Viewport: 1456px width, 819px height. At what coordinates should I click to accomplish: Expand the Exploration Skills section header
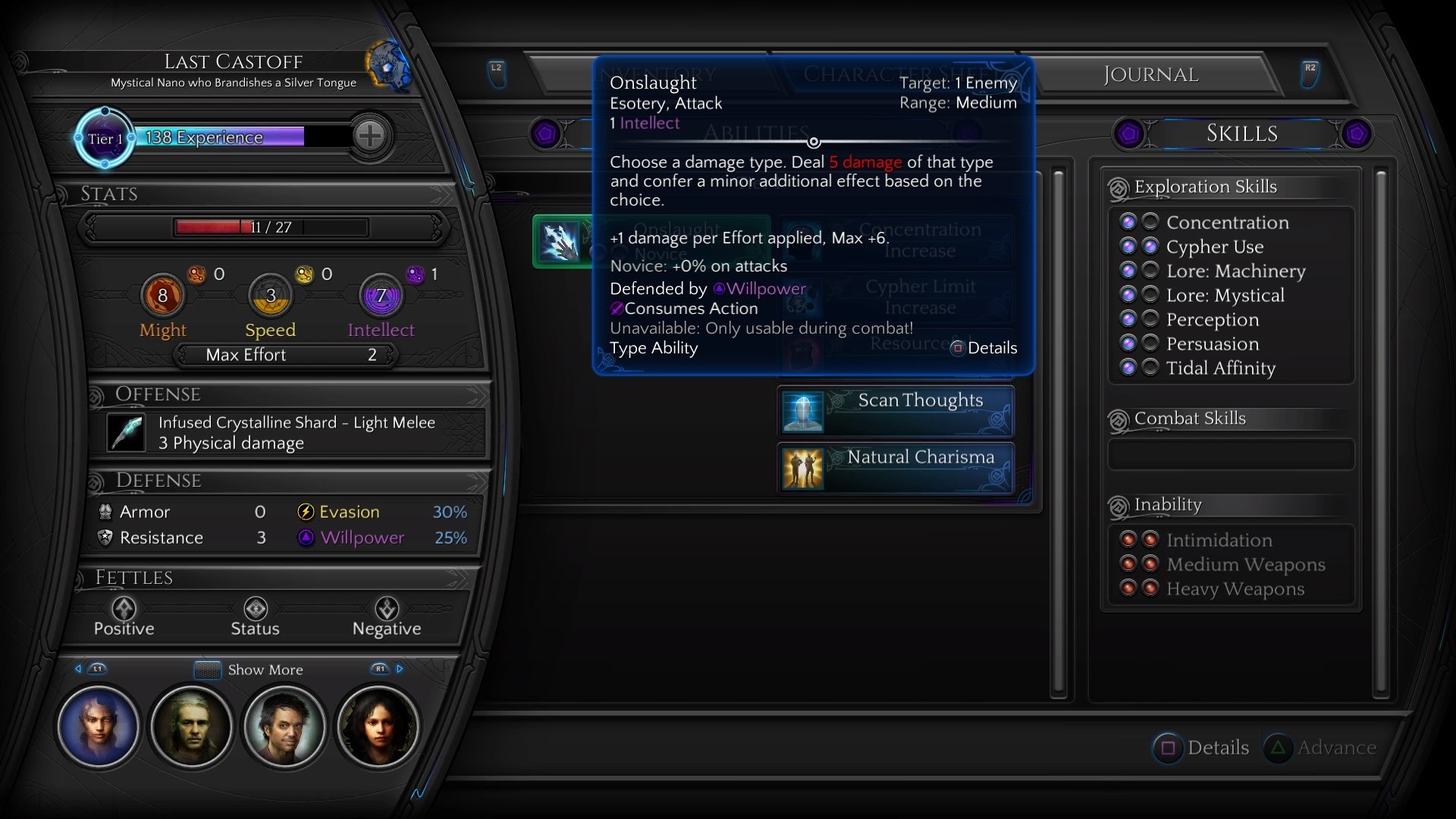1205,187
